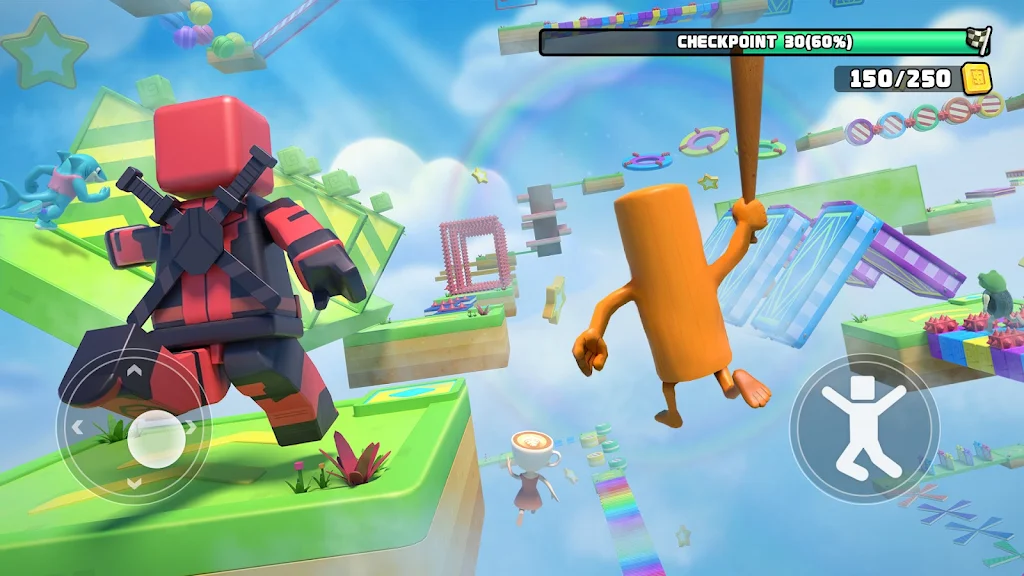Tap the joystick's down arrow

point(134,482)
